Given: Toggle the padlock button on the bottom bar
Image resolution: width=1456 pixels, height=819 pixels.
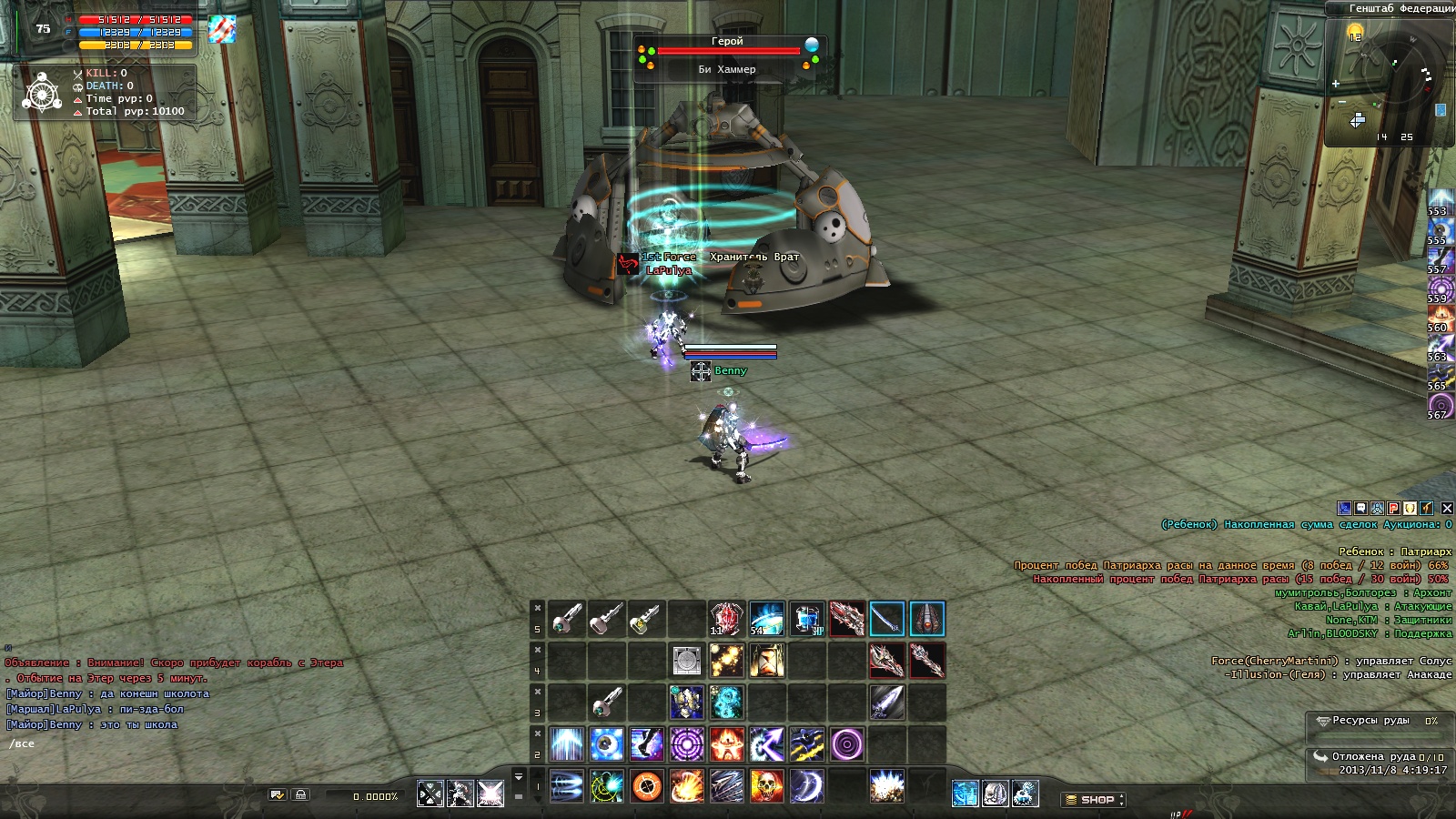Looking at the screenshot, I should point(301,794).
